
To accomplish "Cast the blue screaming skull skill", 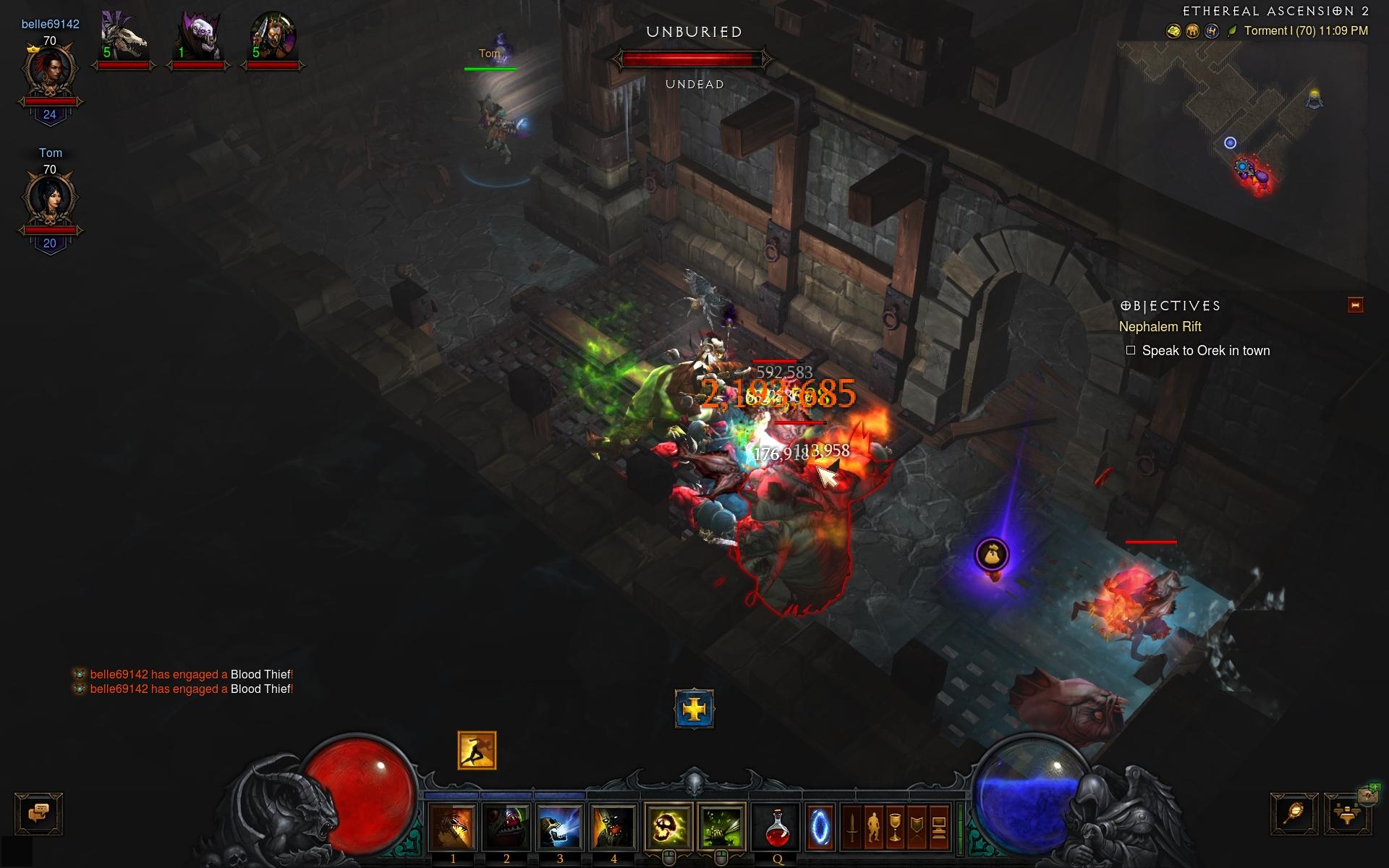I will [x=560, y=826].
